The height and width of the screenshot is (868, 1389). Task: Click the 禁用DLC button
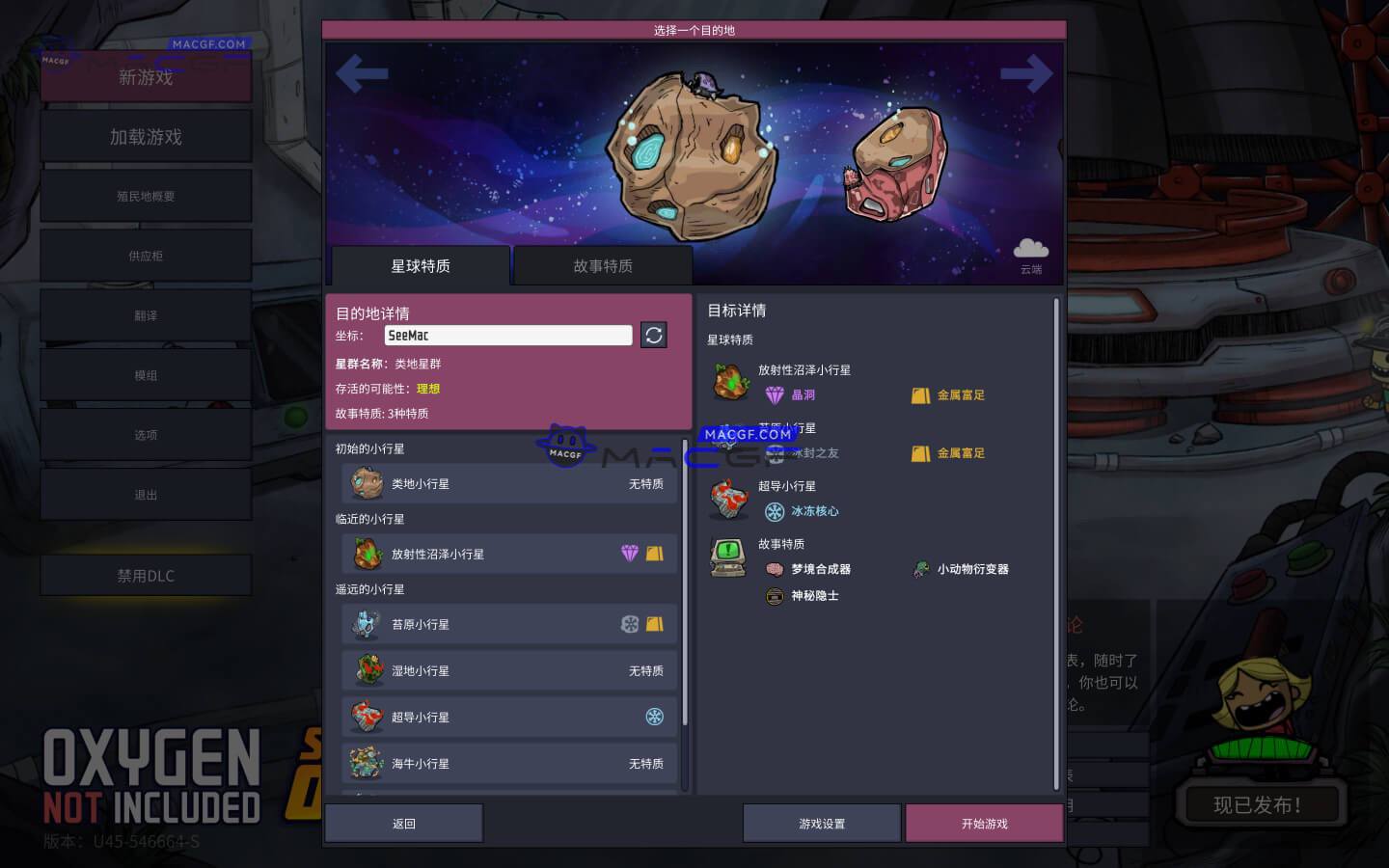tap(146, 575)
